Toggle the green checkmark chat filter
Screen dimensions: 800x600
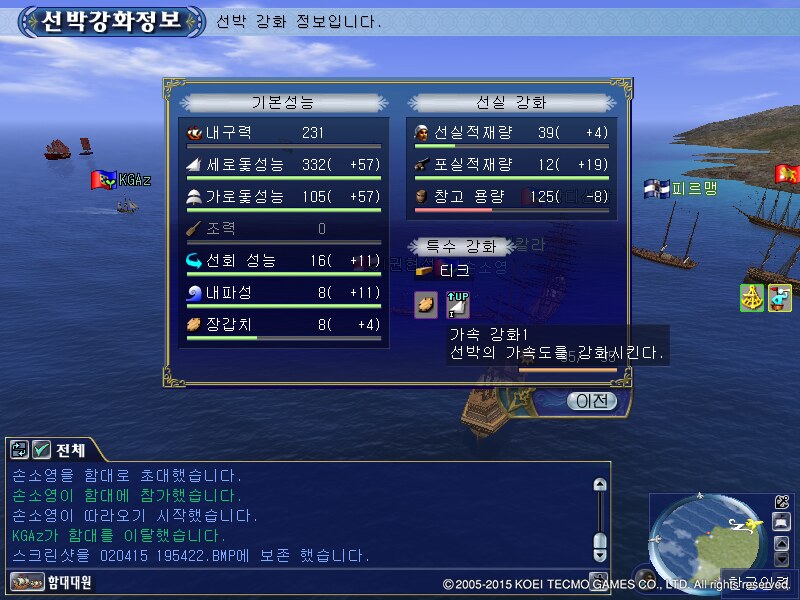coord(42,450)
